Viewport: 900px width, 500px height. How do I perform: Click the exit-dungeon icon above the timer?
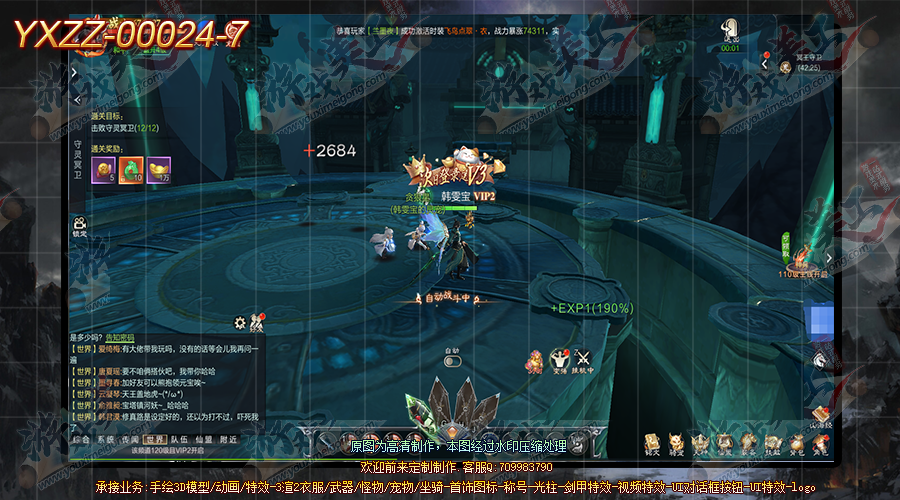[730, 30]
